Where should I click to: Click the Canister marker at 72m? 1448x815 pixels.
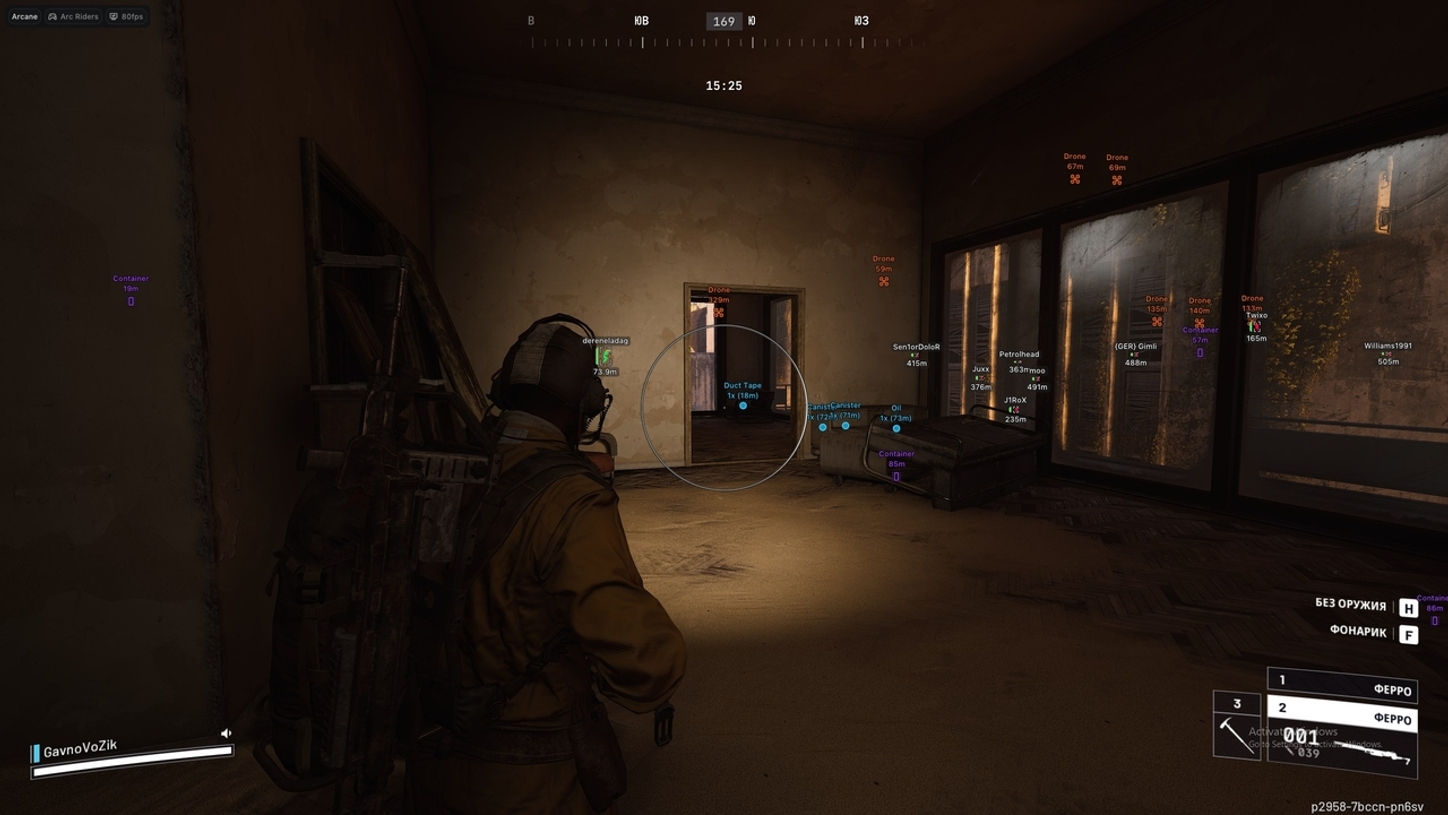[823, 427]
